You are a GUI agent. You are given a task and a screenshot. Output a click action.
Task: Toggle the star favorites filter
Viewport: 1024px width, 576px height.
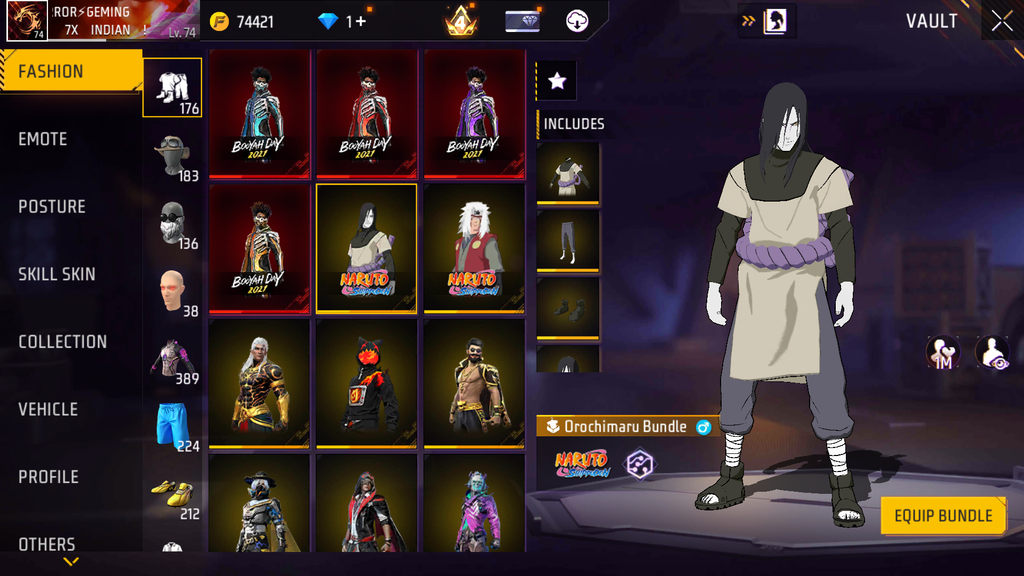[x=557, y=81]
